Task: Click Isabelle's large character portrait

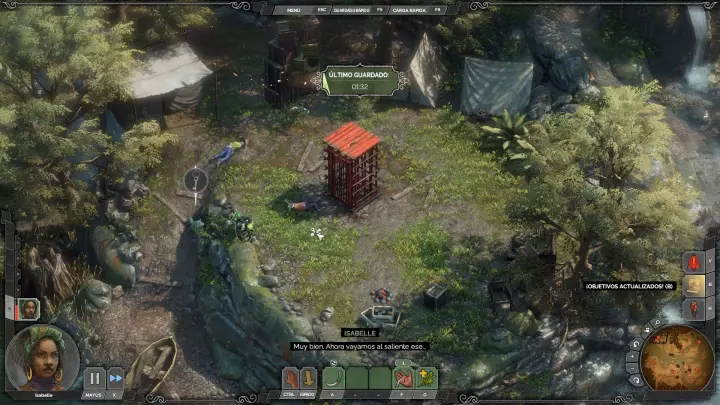Action: click(42, 358)
